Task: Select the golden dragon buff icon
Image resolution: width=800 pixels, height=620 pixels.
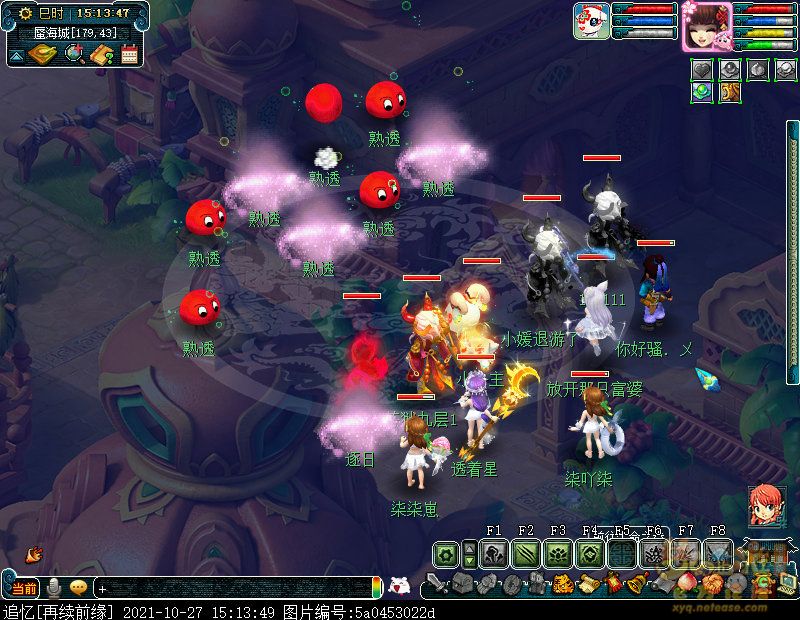Action: [729, 92]
